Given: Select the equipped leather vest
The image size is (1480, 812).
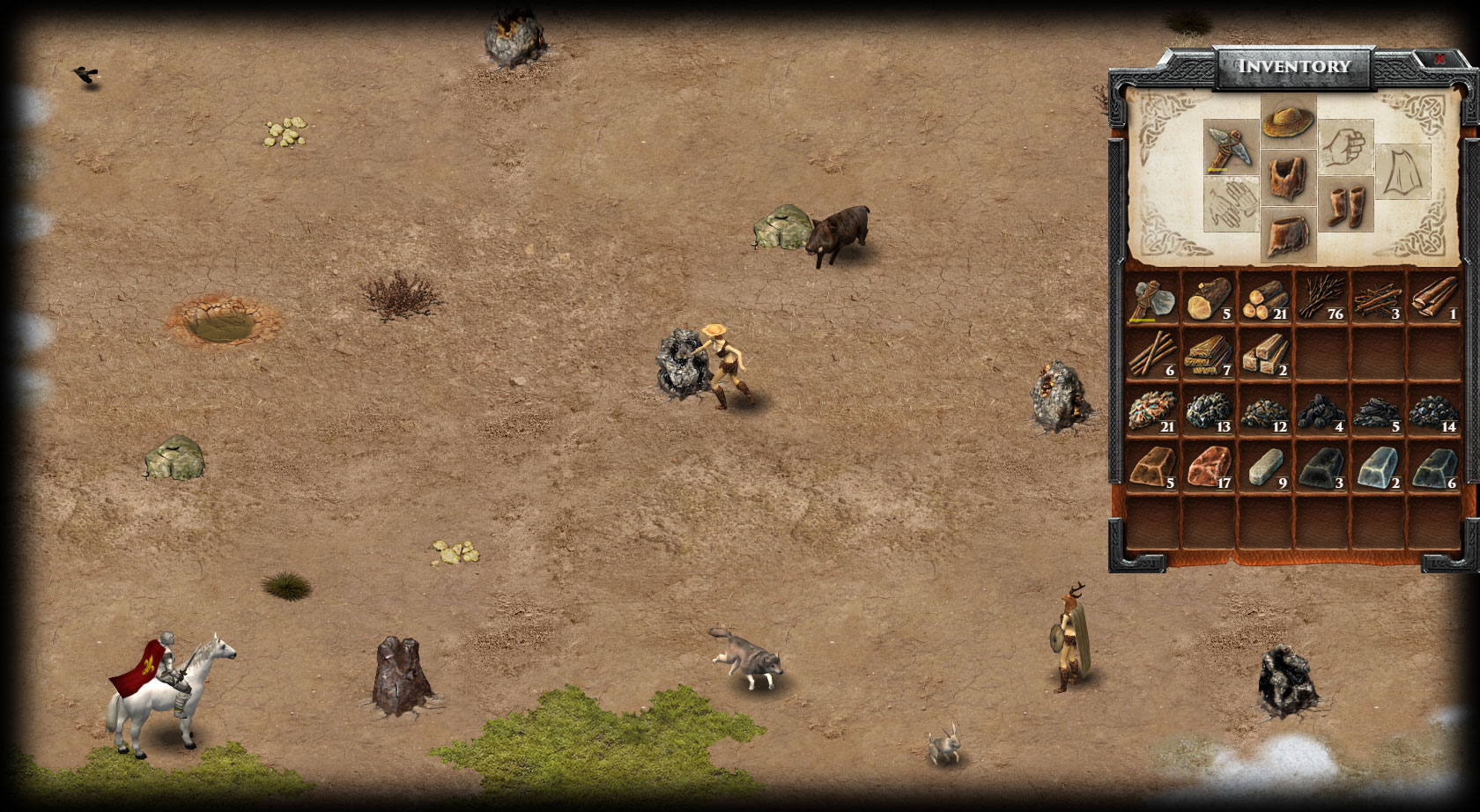Looking at the screenshot, I should [x=1288, y=177].
